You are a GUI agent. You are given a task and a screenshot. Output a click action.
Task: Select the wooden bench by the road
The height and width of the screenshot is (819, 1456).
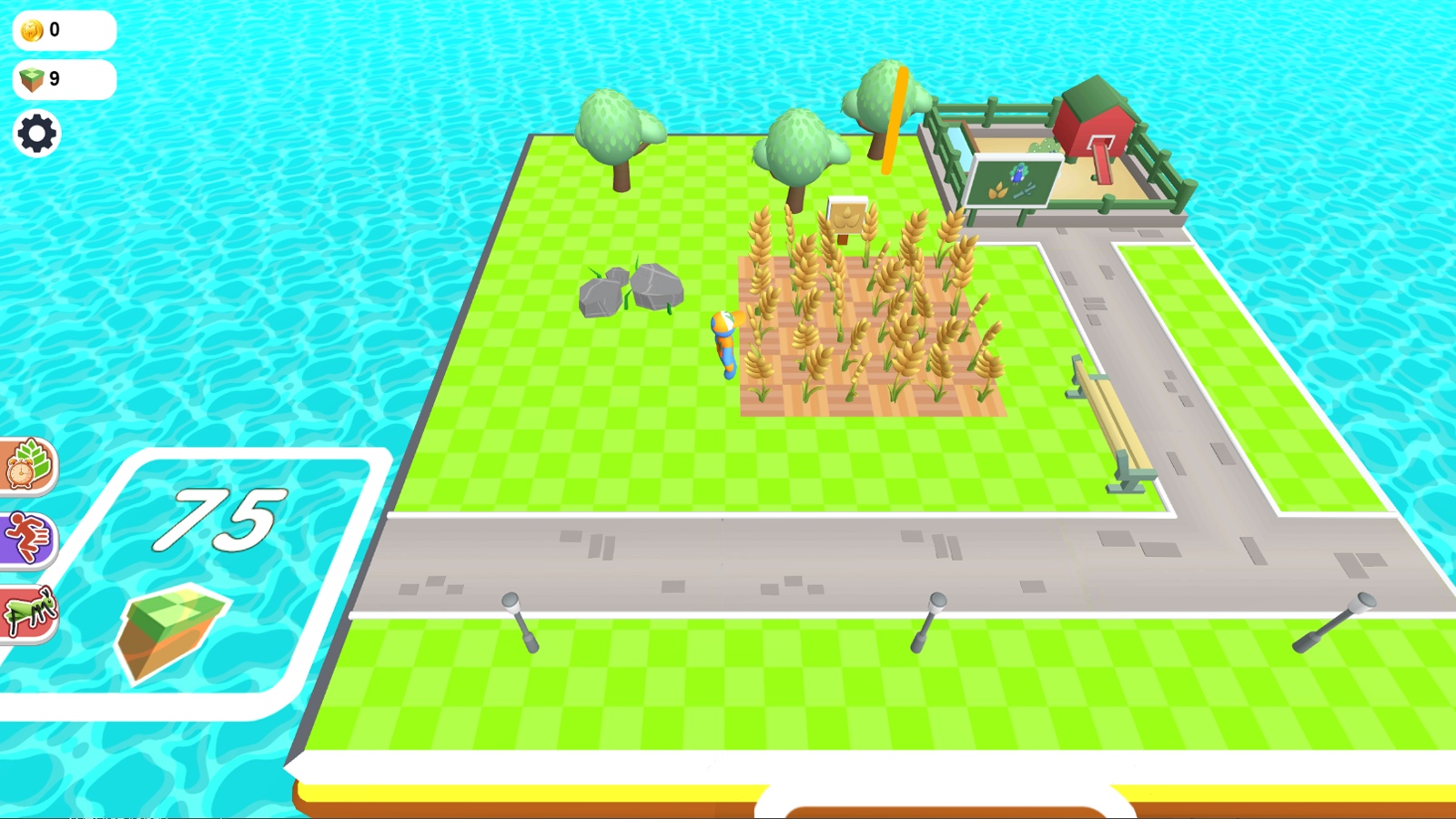tap(1106, 423)
